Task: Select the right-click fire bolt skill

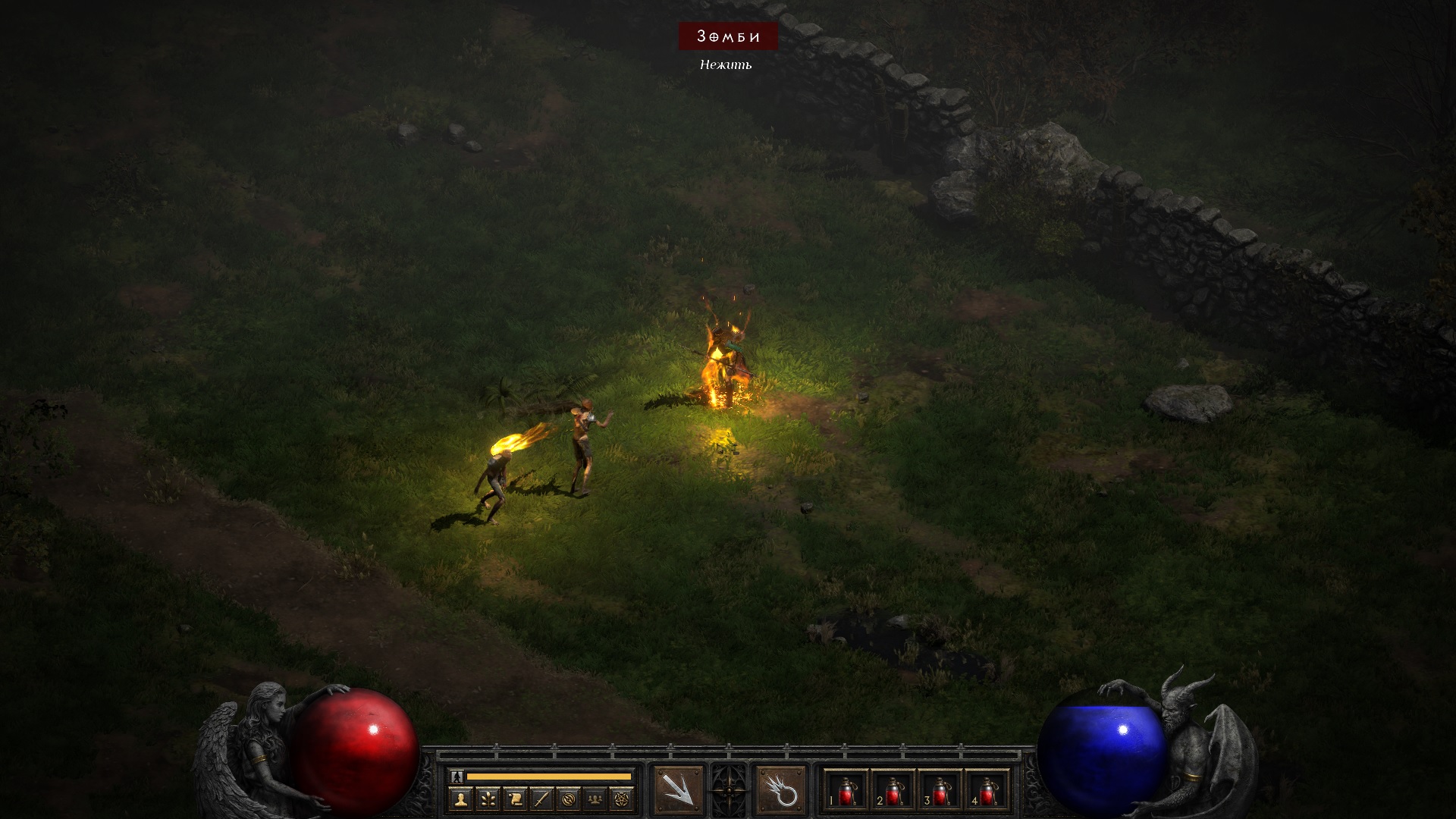Action: (x=780, y=791)
